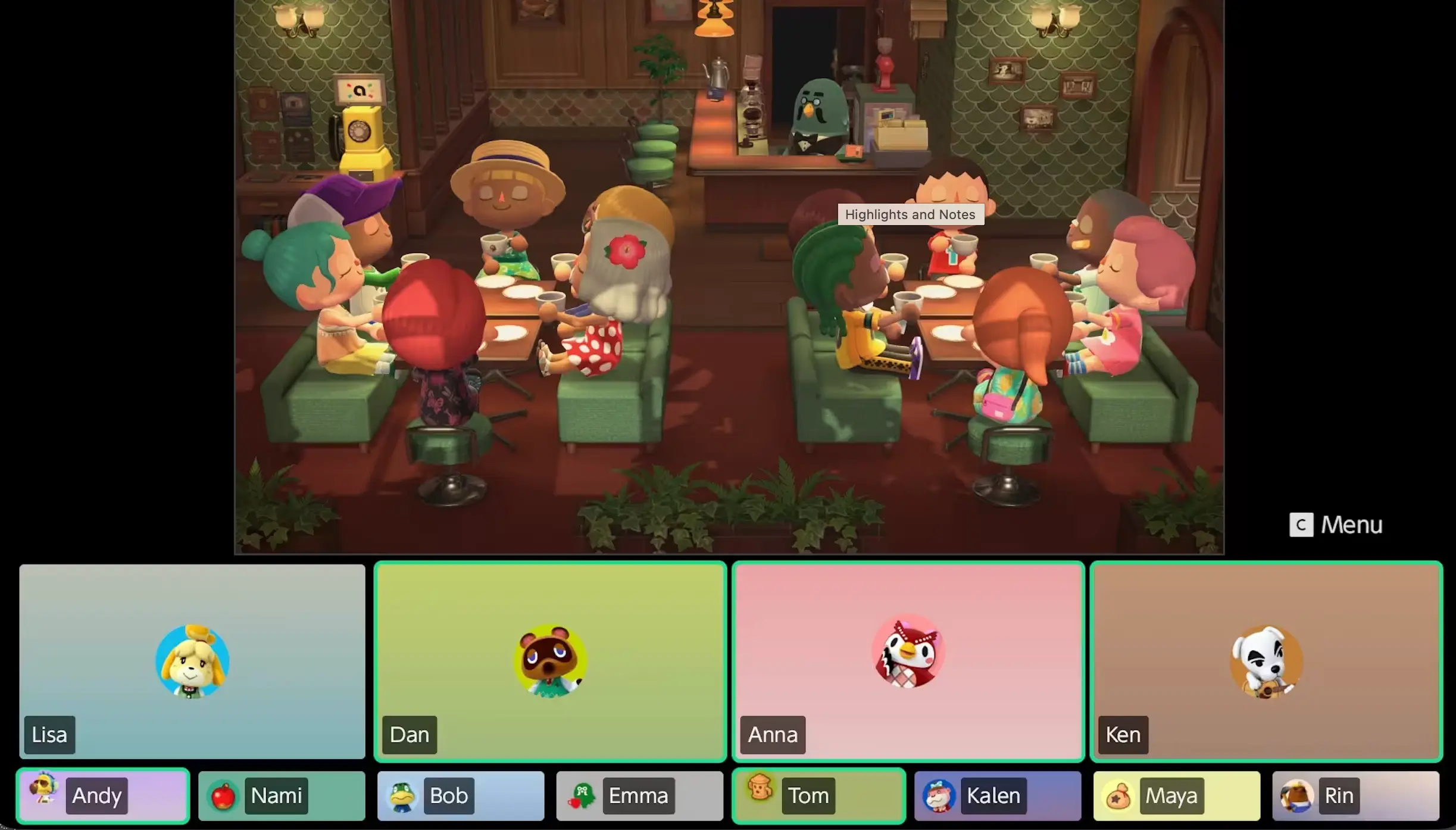The height and width of the screenshot is (830, 1456).
Task: Click the apple avatar icon next to Nami
Action: pyautogui.click(x=223, y=795)
